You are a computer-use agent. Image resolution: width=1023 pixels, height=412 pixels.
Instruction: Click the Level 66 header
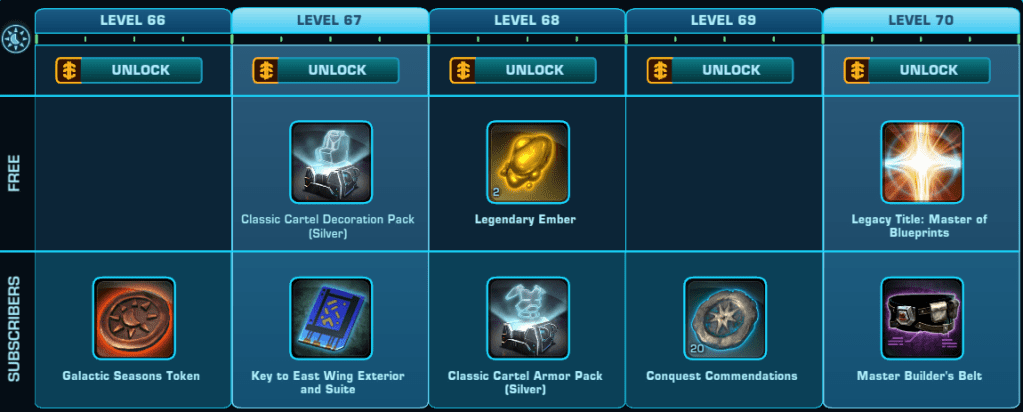(x=133, y=20)
